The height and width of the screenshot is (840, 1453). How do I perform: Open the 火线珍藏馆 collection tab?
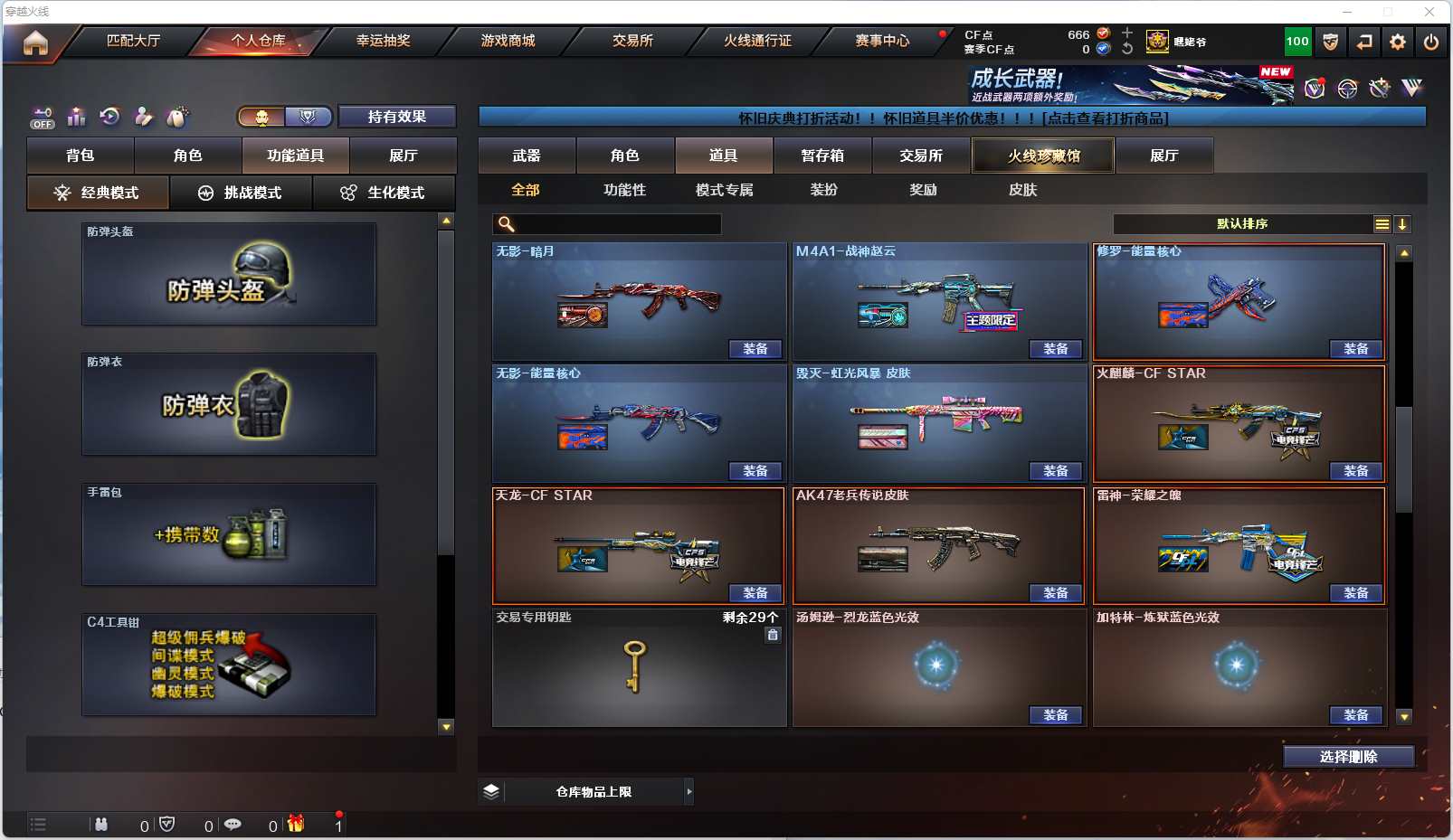pos(1043,156)
